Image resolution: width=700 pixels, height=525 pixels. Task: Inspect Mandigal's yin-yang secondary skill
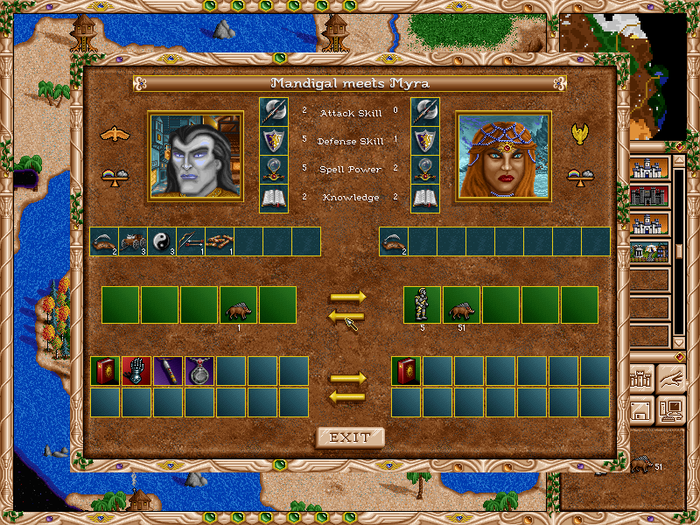162,241
